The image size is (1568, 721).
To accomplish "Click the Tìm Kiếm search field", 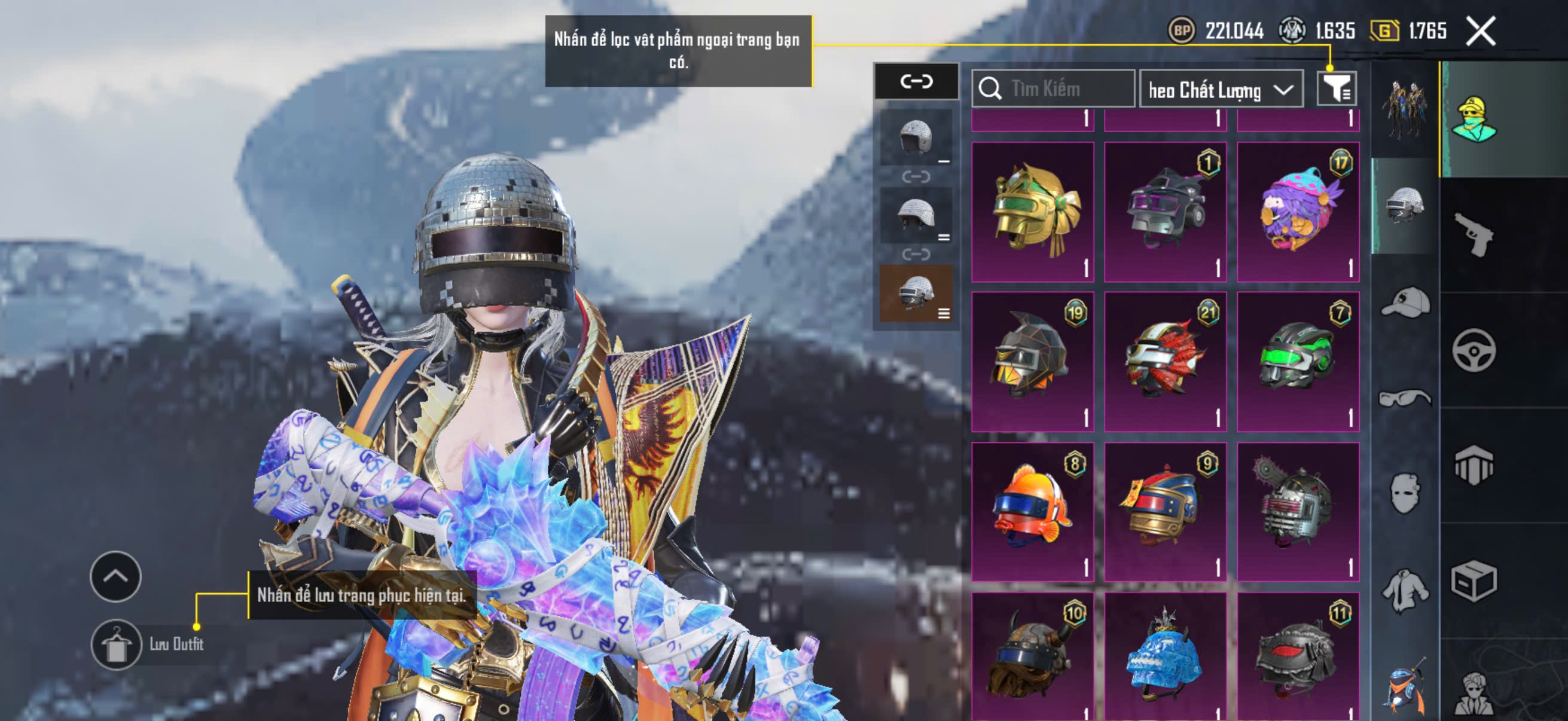I will coord(1054,89).
